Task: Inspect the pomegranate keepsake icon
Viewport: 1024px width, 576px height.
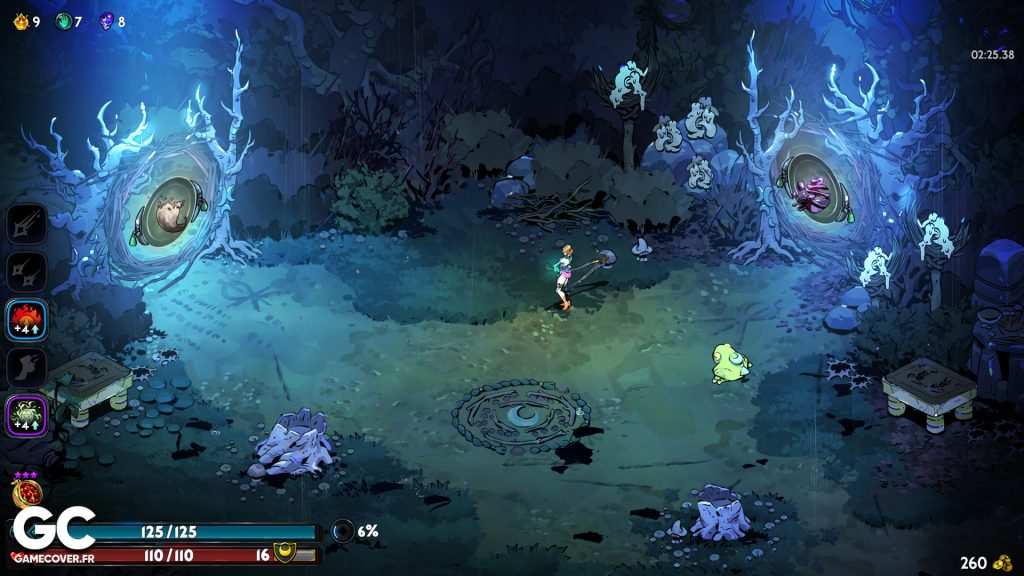Action: coord(24,492)
